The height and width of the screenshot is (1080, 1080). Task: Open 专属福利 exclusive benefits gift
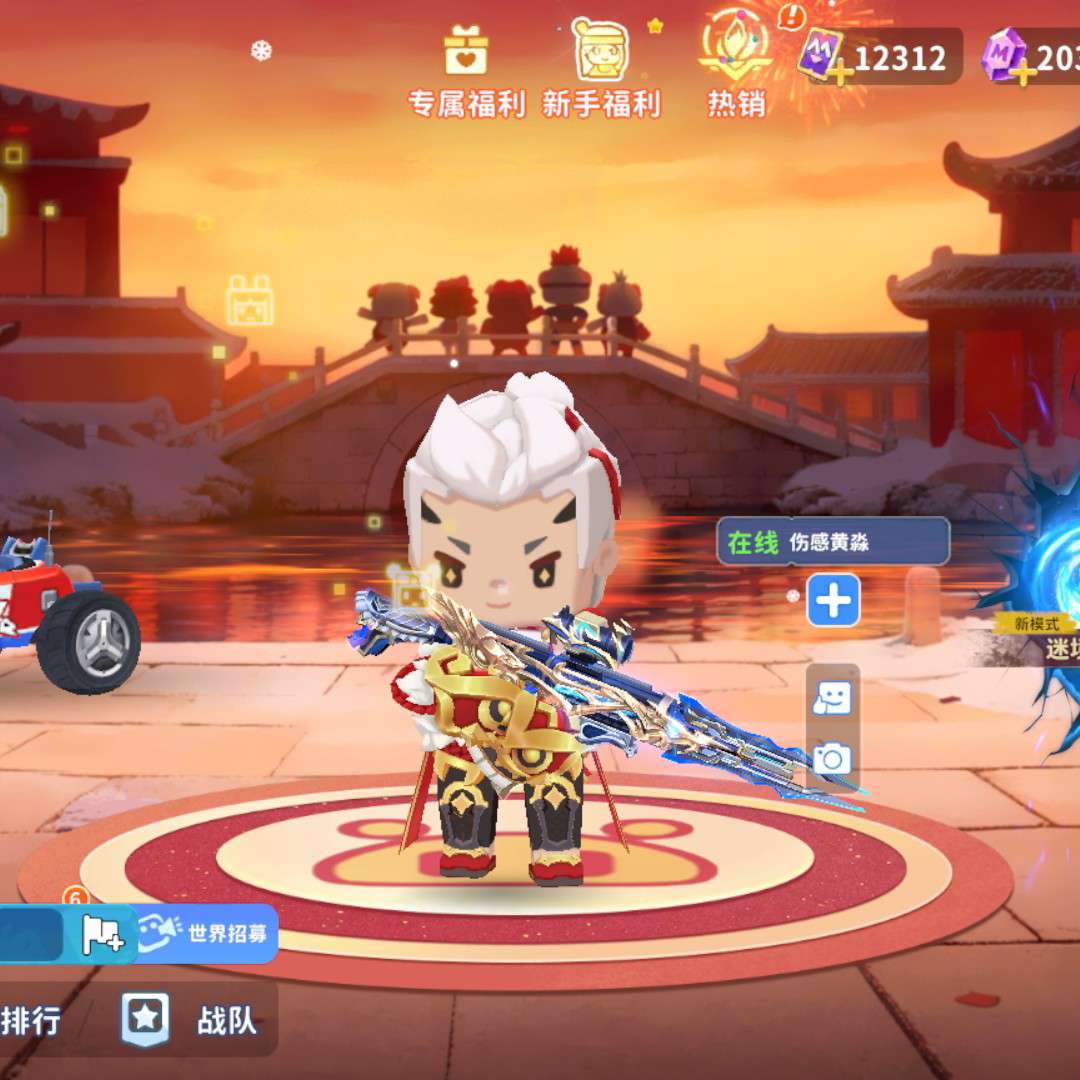tap(466, 72)
